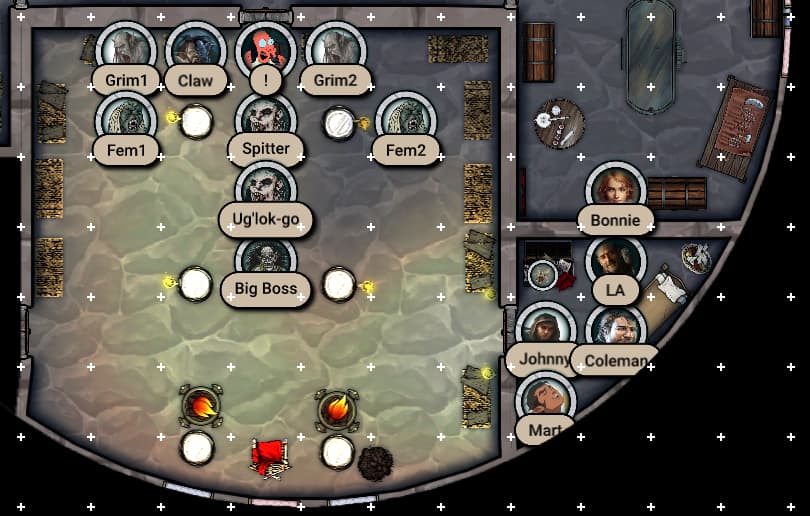This screenshot has width=810, height=516.
Task: Choose the Fem2 token
Action: tap(406, 119)
